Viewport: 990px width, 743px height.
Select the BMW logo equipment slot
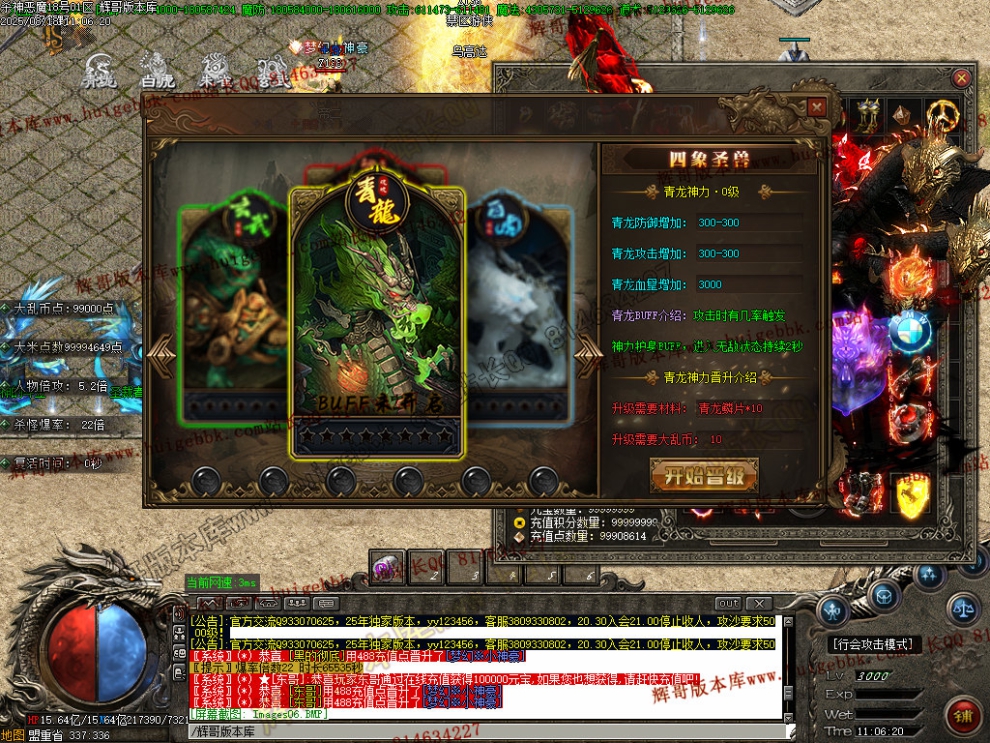click(909, 329)
